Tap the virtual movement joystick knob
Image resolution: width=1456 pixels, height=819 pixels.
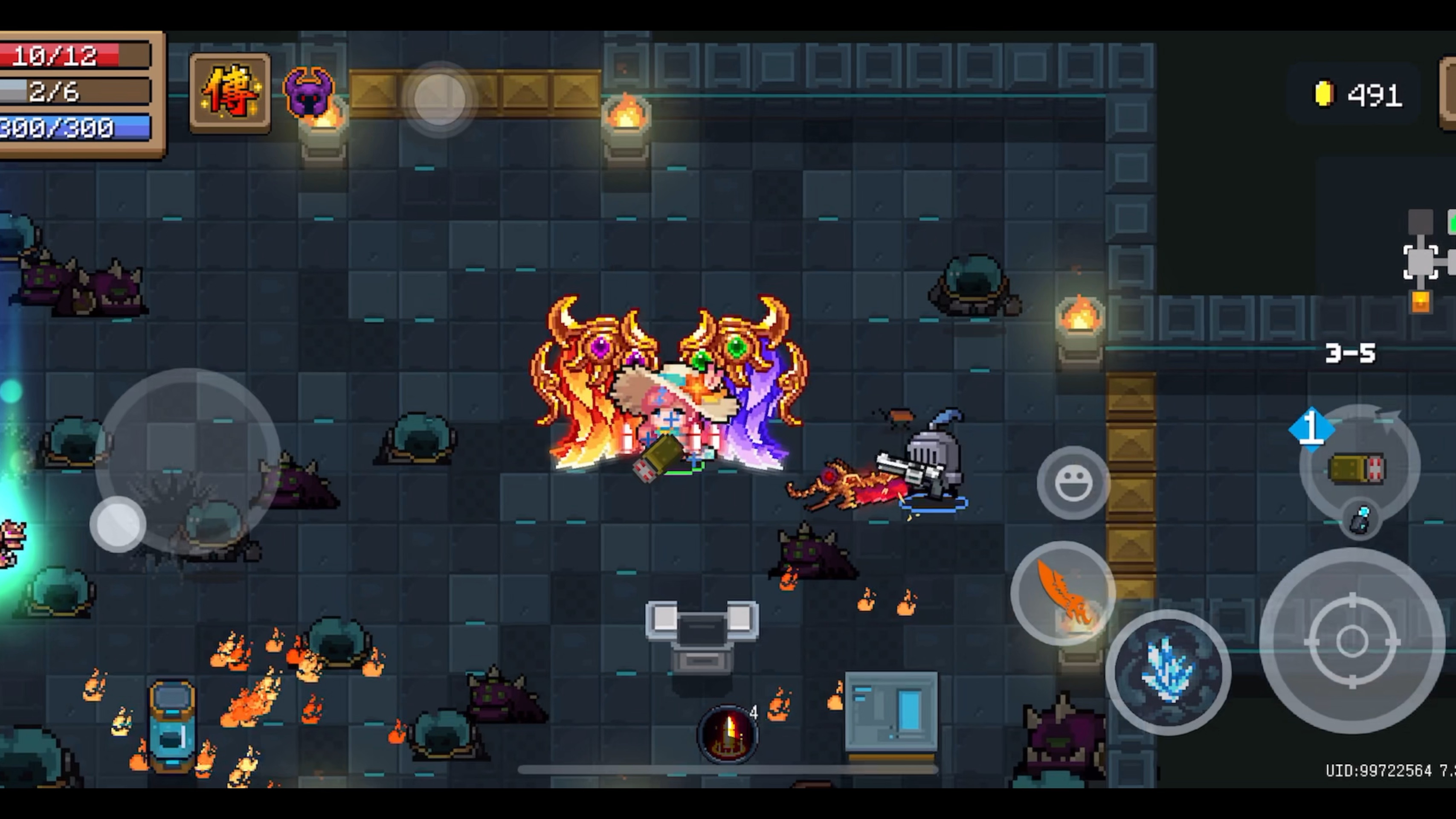118,524
